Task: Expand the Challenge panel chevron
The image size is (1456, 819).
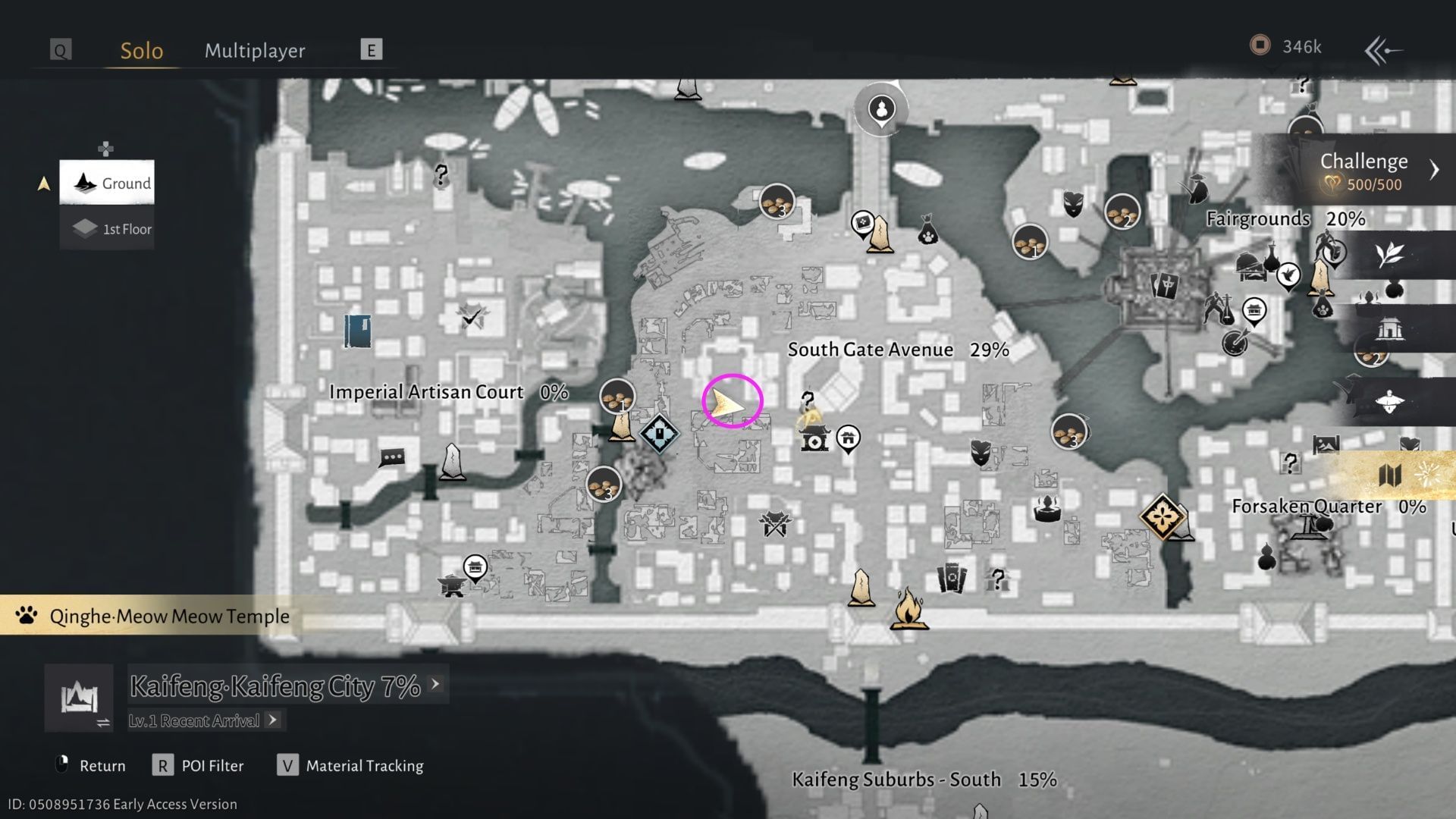Action: pos(1434,170)
